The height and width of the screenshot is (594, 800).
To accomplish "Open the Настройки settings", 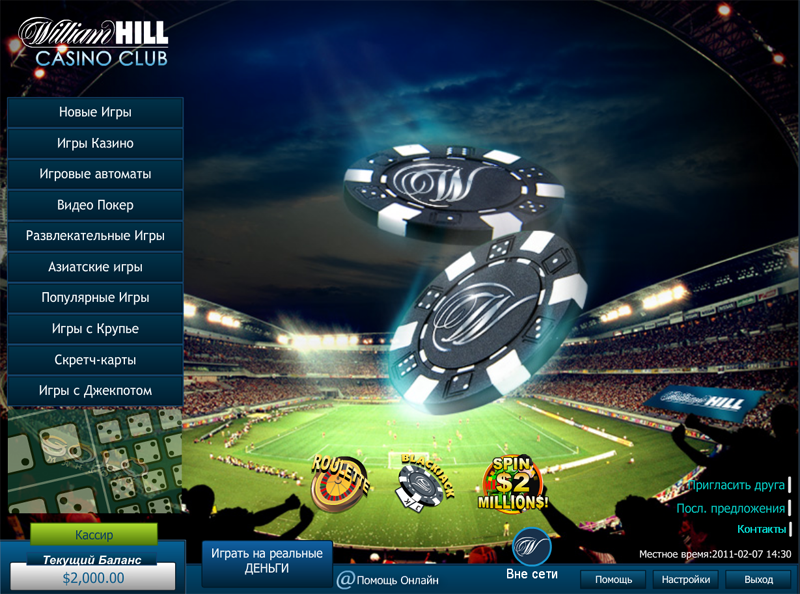I will pyautogui.click(x=688, y=579).
